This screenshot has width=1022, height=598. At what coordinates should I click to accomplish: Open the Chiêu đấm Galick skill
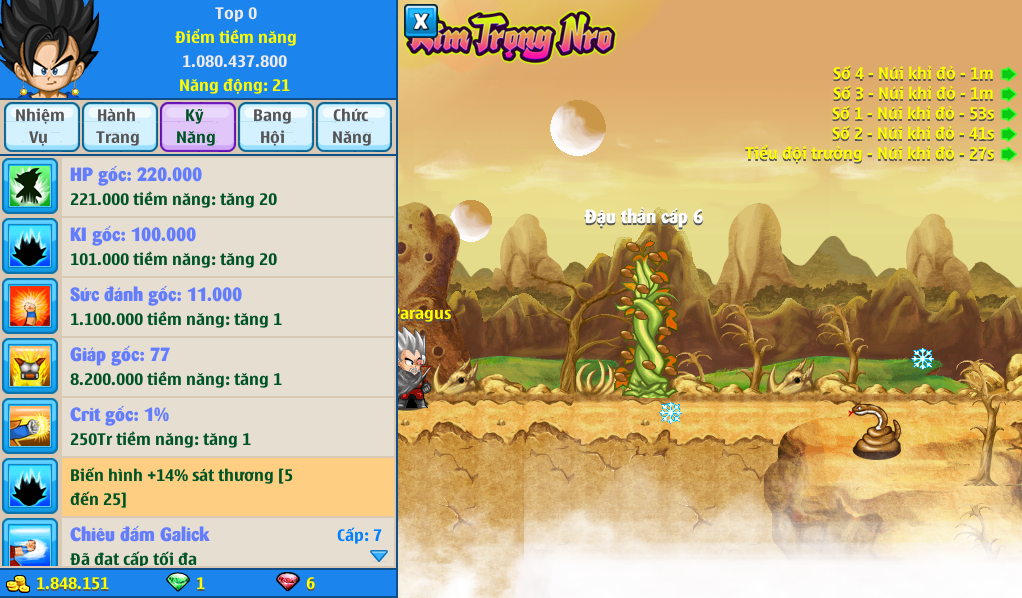(198, 543)
